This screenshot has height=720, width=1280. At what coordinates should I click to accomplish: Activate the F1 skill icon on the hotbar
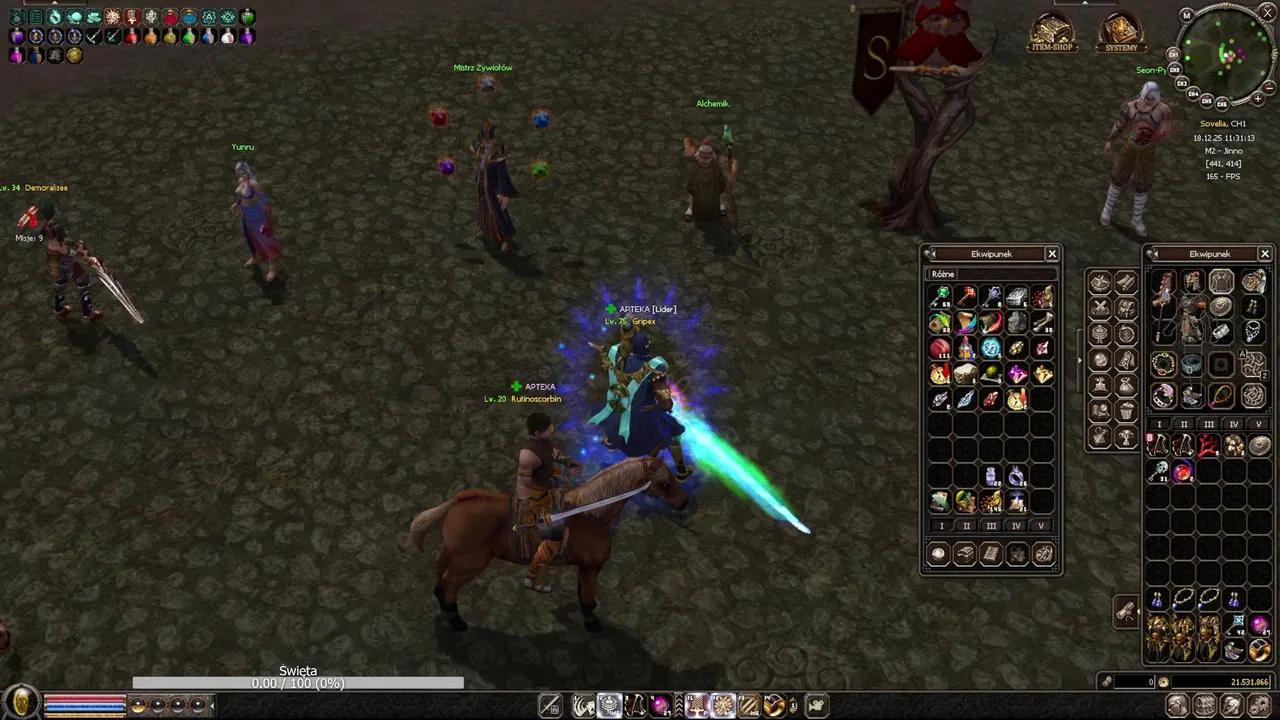[x=696, y=705]
